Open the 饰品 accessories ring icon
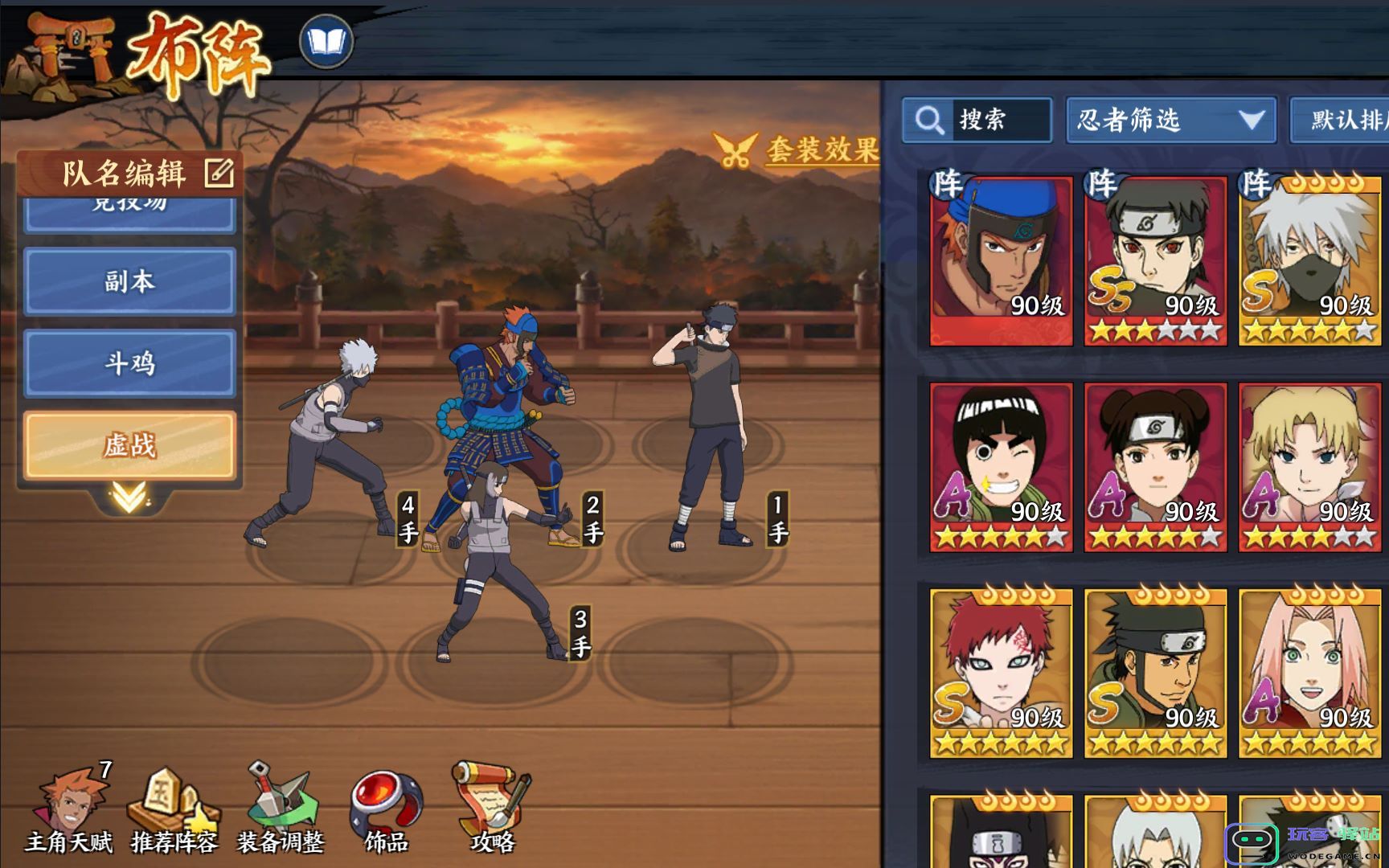 [x=386, y=809]
